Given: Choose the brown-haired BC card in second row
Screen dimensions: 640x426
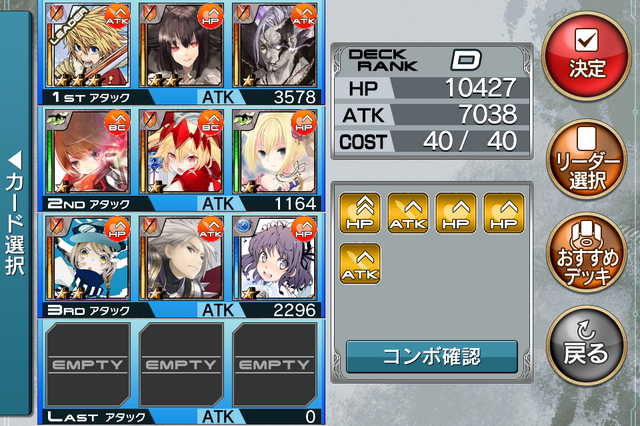Looking at the screenshot, I should 83,151.
